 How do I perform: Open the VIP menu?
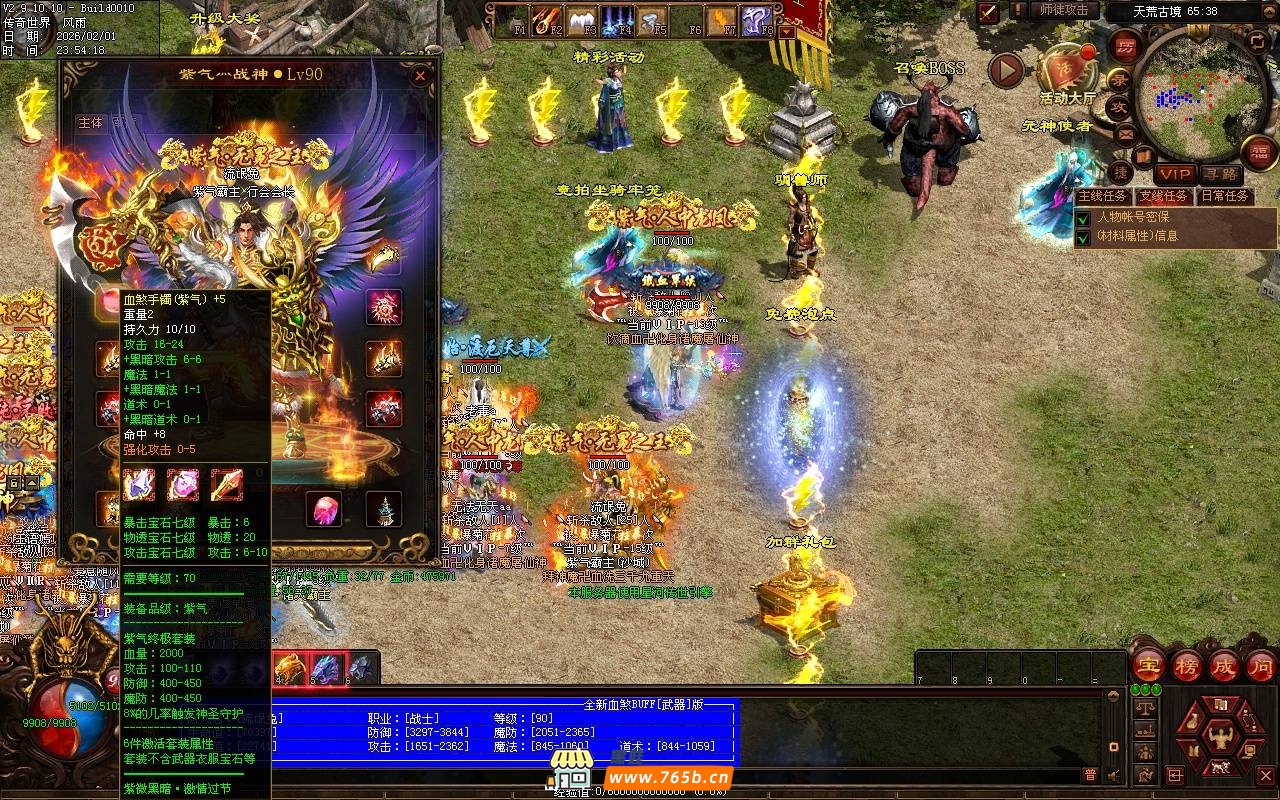coord(1175,174)
